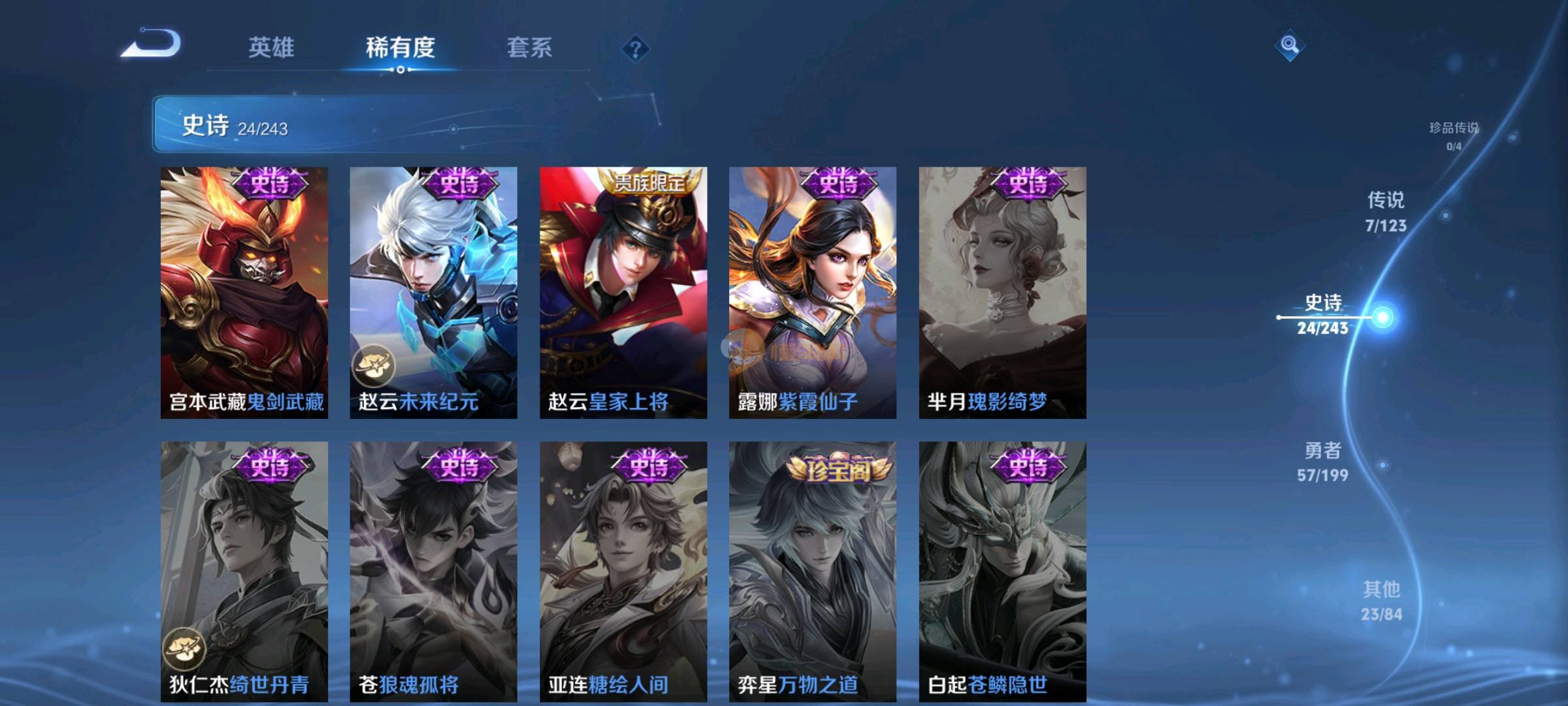
Task: Select the 宫本武藏 鬼剑武藏 skin card
Action: tap(244, 292)
